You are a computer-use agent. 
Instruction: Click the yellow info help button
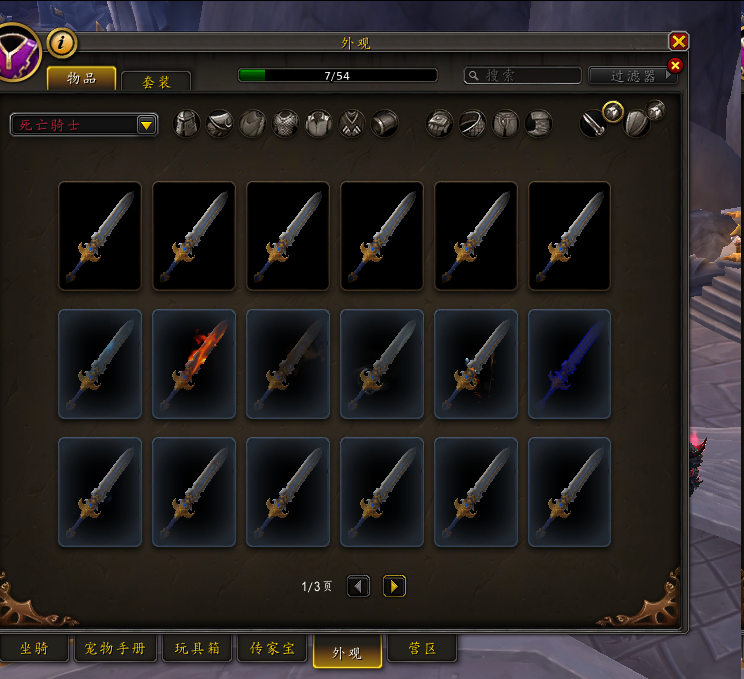[62, 43]
